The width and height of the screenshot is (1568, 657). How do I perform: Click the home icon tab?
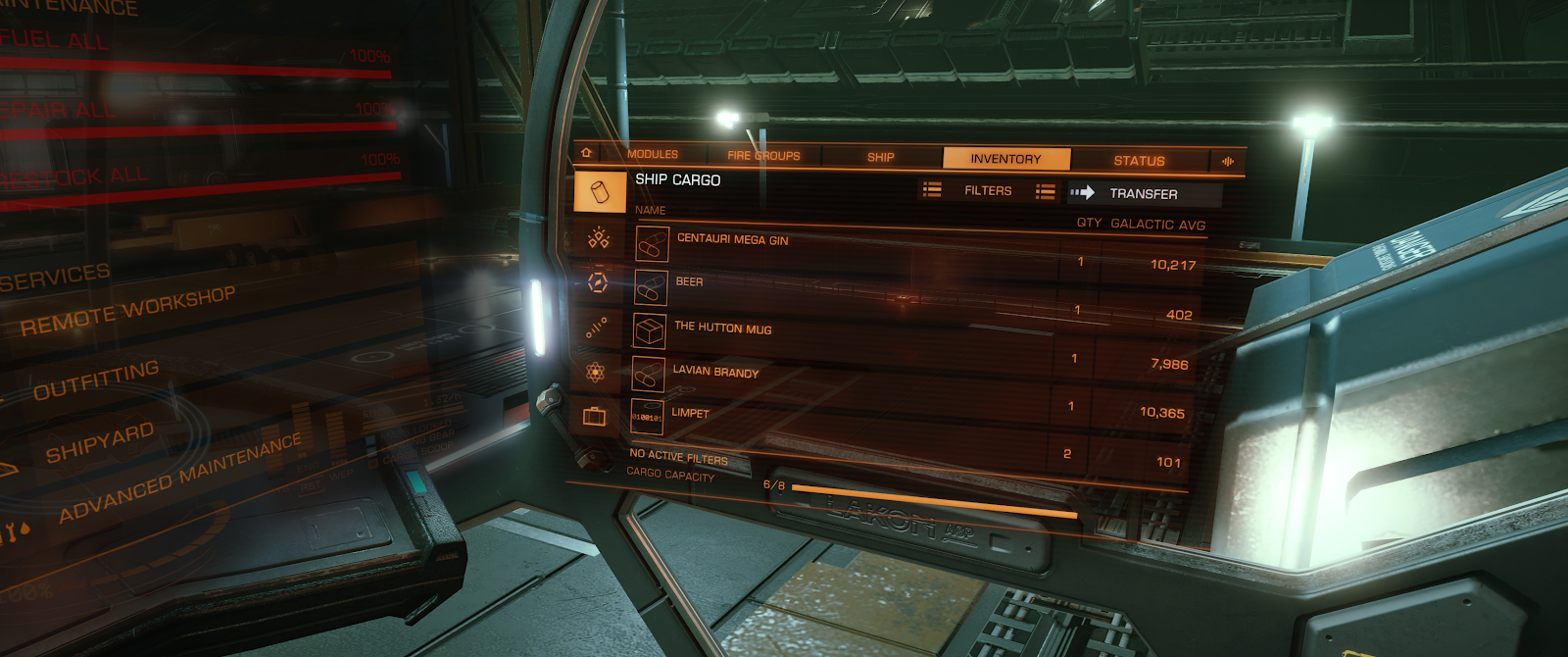click(586, 153)
